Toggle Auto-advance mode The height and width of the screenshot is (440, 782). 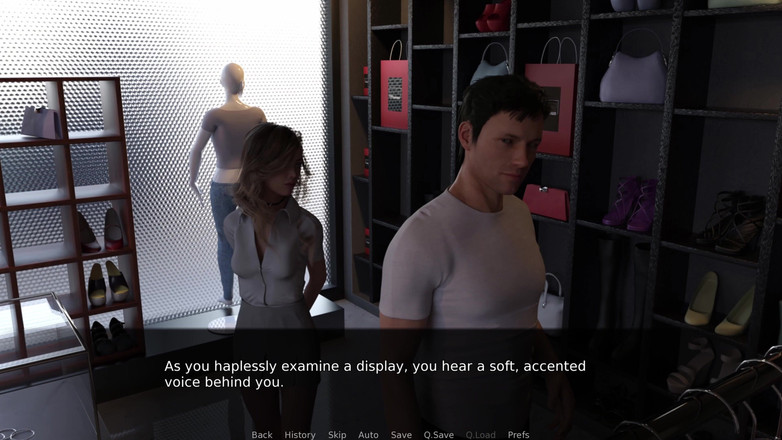pos(368,435)
